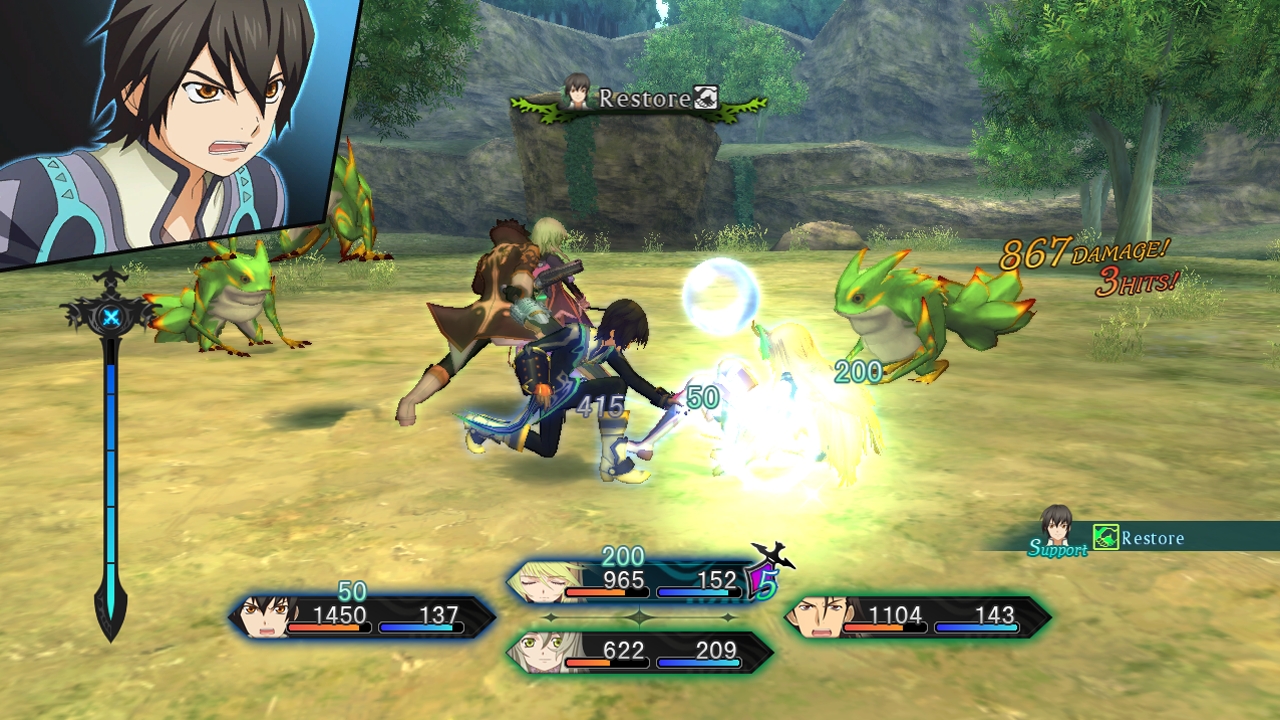Select the party panel showing 1450 HP
Screen dimensions: 1280x720
[x=362, y=617]
